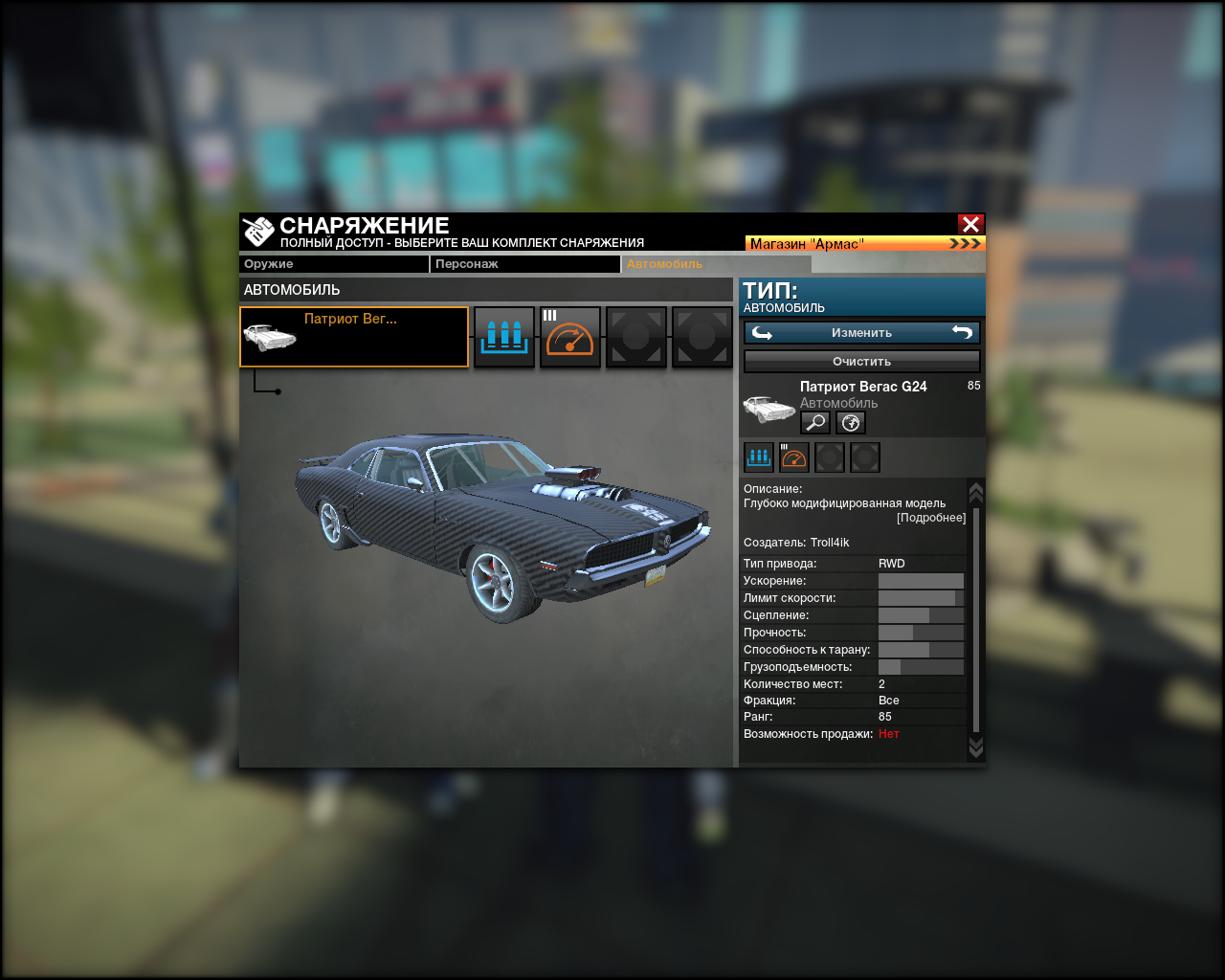Switch to the Персонаж tab
This screenshot has height=980, width=1225.
pyautogui.click(x=524, y=264)
